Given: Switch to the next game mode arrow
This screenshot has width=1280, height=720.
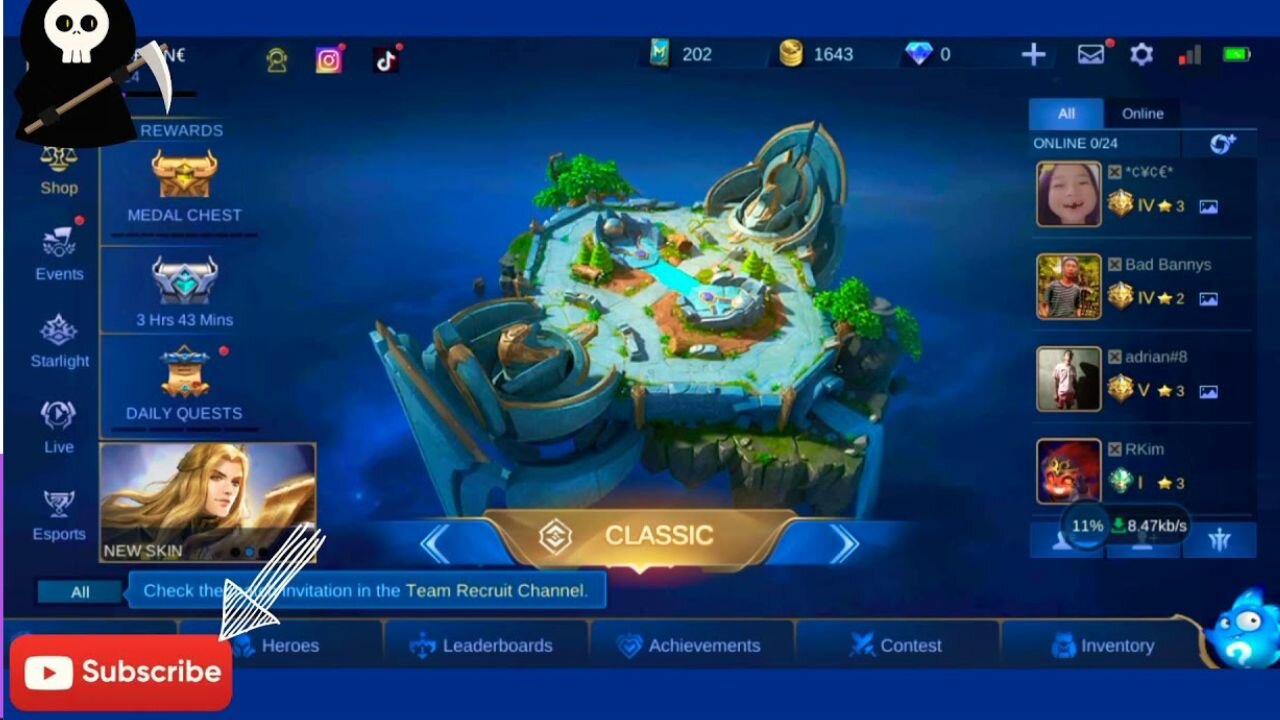Looking at the screenshot, I should (x=844, y=544).
